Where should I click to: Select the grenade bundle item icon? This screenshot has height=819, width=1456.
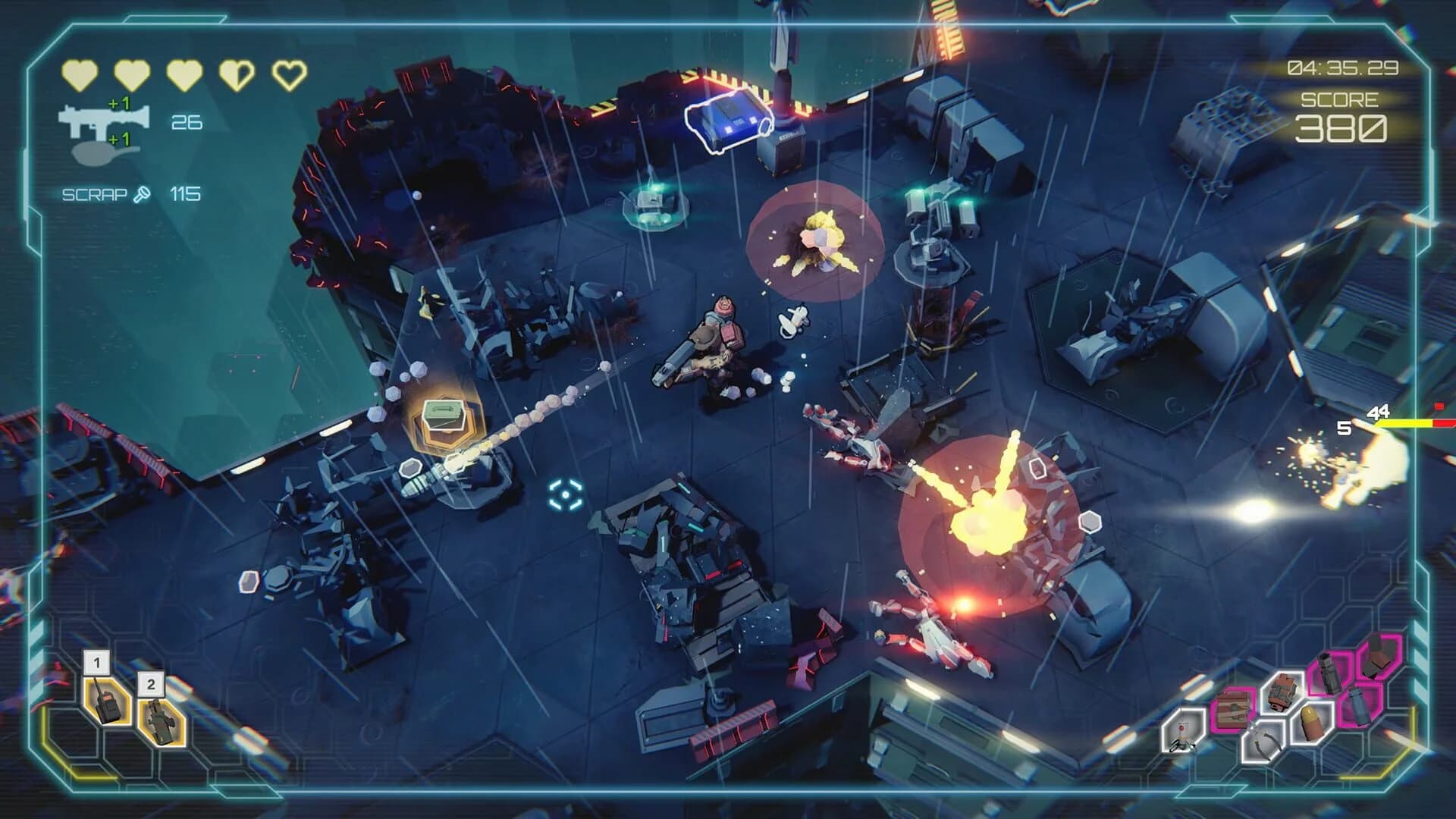1282,692
